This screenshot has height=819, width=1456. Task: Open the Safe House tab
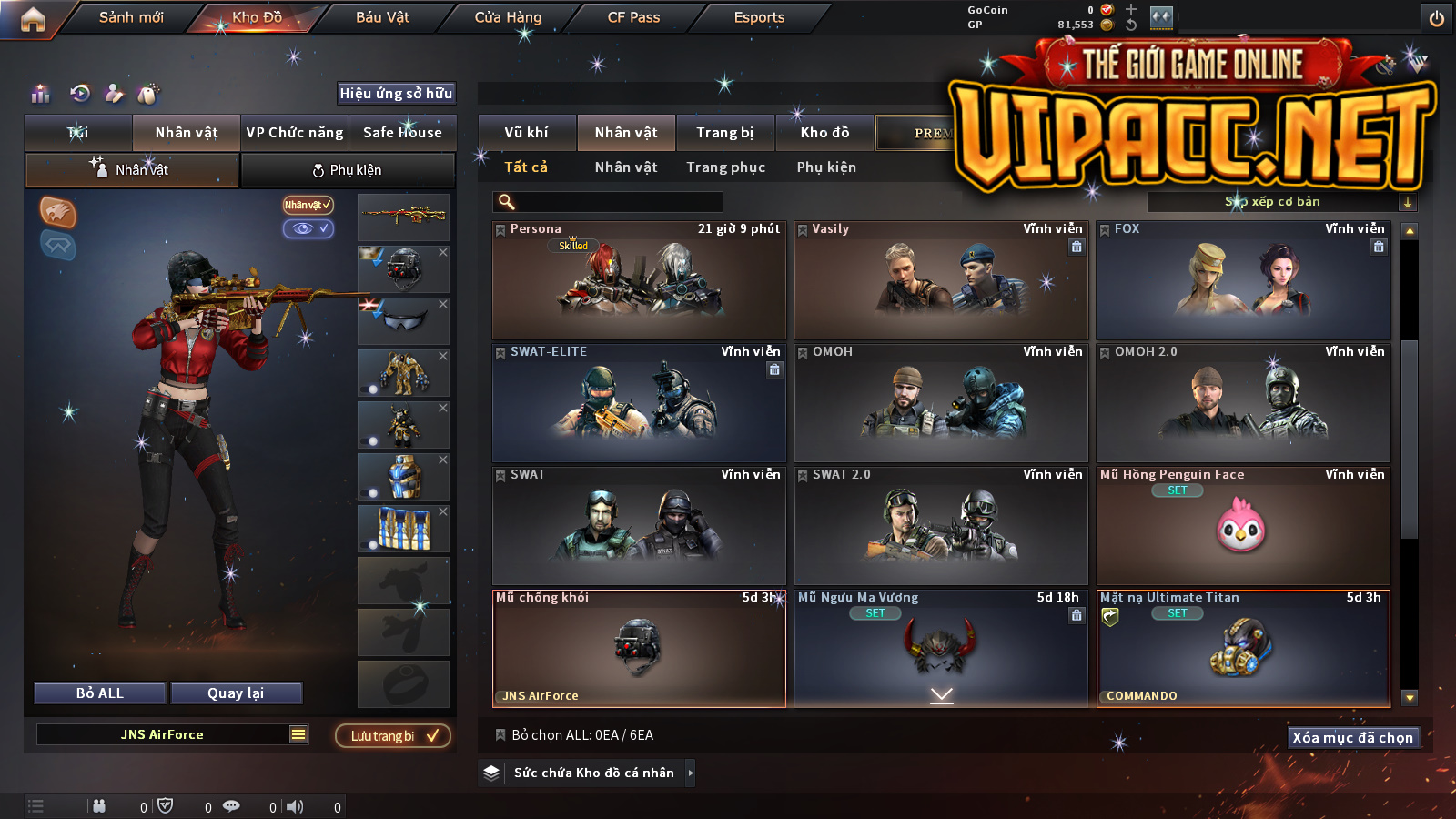(402, 133)
